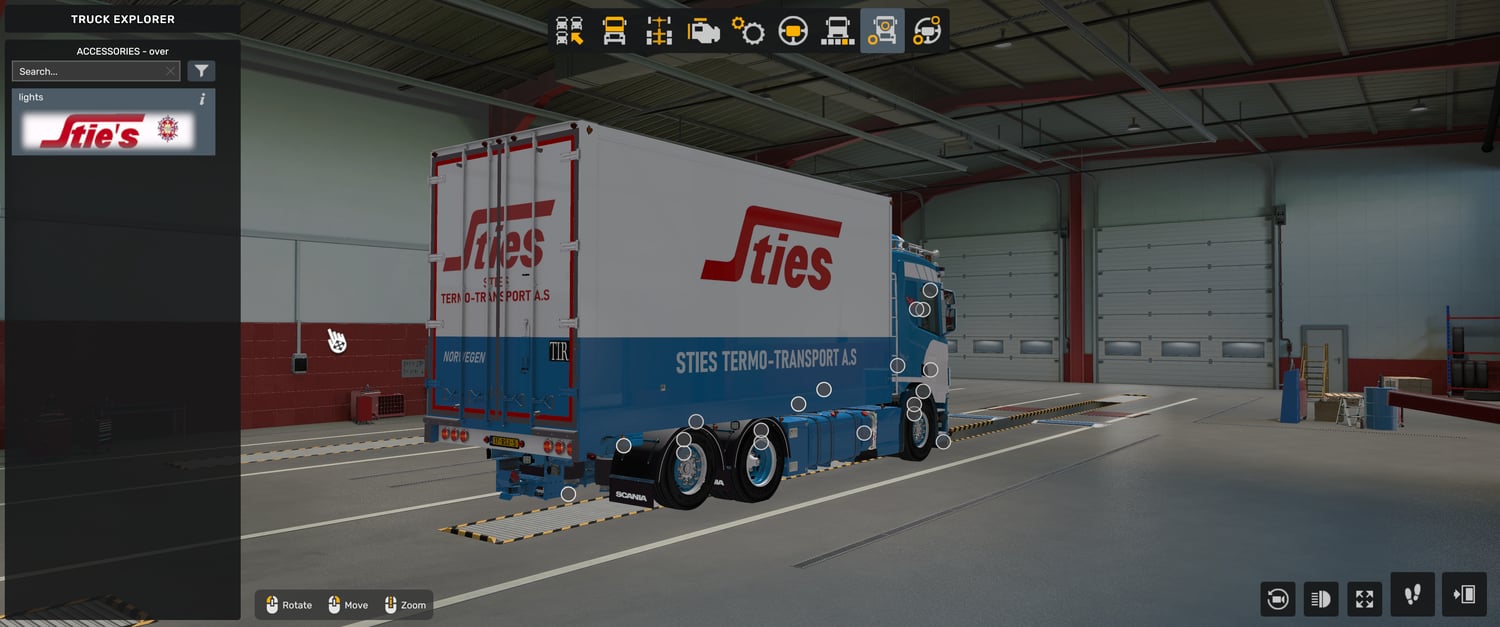Open the truck paint job tab
The width and height of the screenshot is (1500, 627).
(837, 31)
